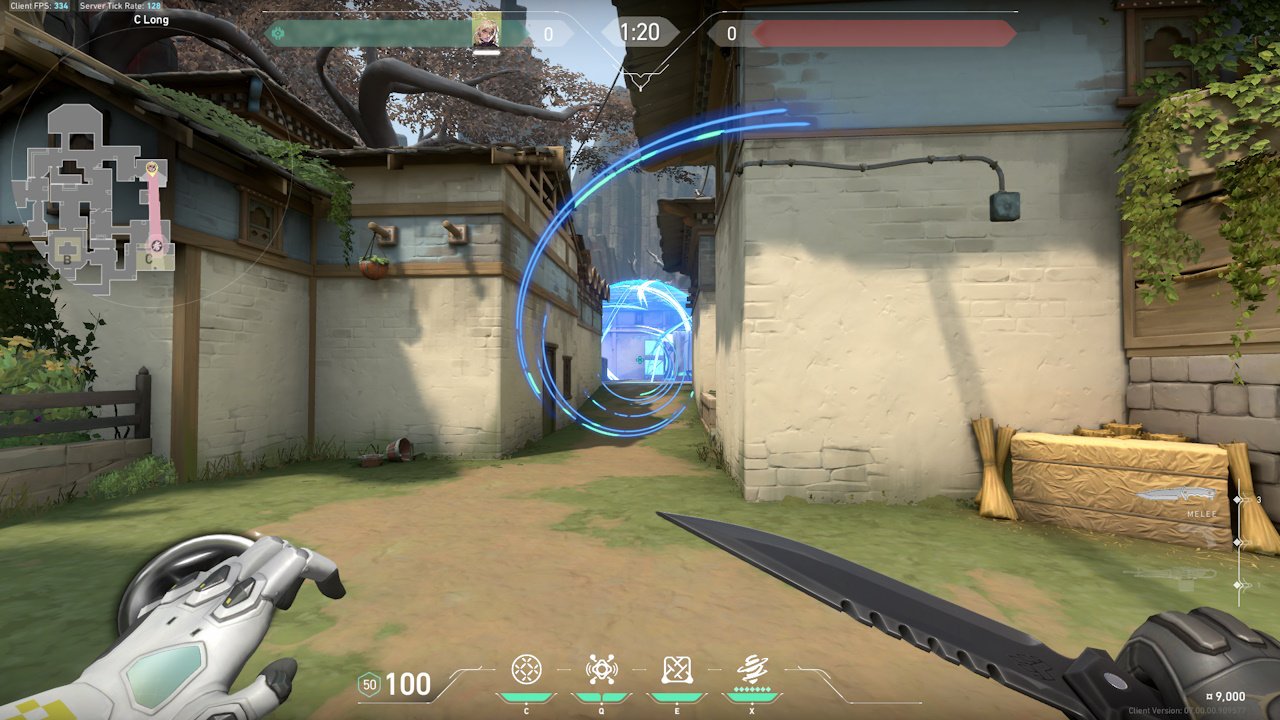Use the Barrier Mesh ability icon
Image resolution: width=1280 pixels, height=720 pixels.
(x=677, y=669)
